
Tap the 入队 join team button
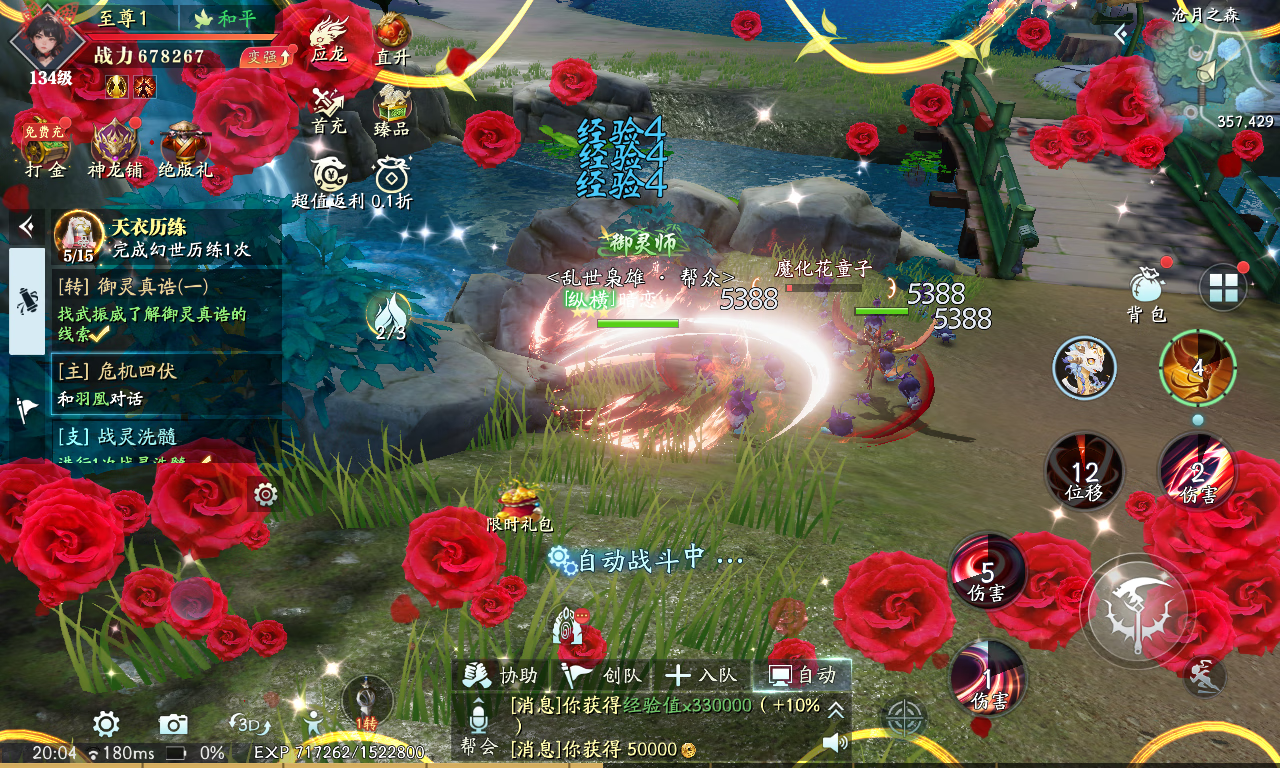click(x=702, y=675)
